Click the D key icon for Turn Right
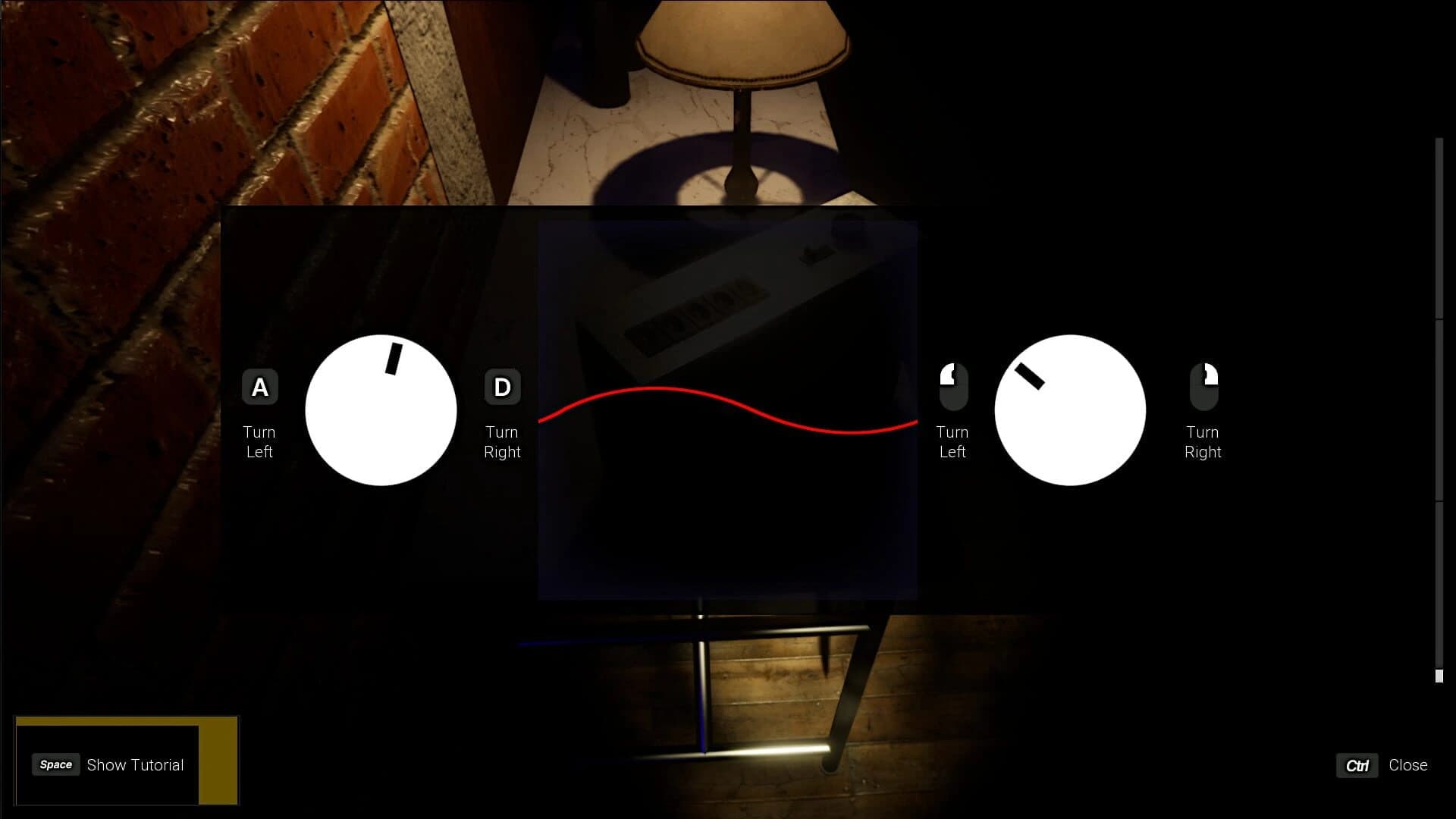This screenshot has height=819, width=1456. pos(502,386)
